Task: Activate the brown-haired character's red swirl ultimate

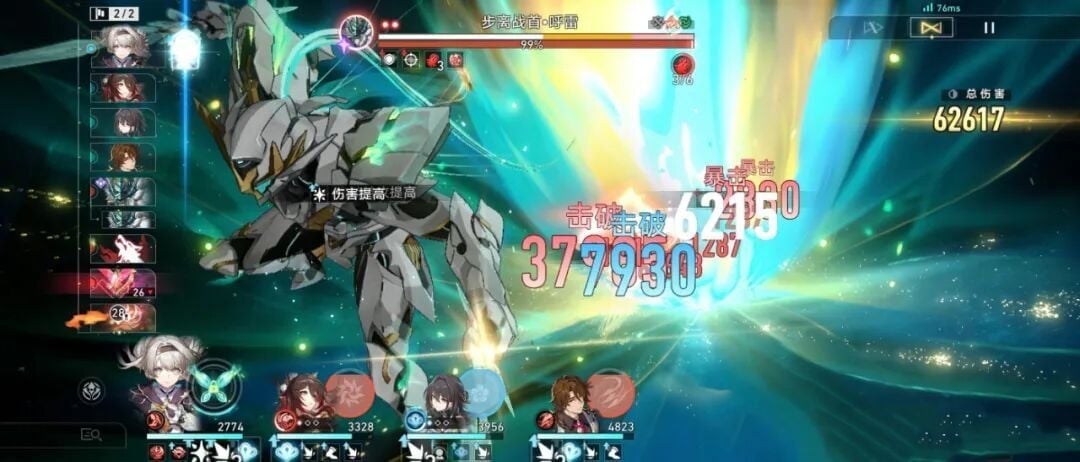Action: (609, 392)
